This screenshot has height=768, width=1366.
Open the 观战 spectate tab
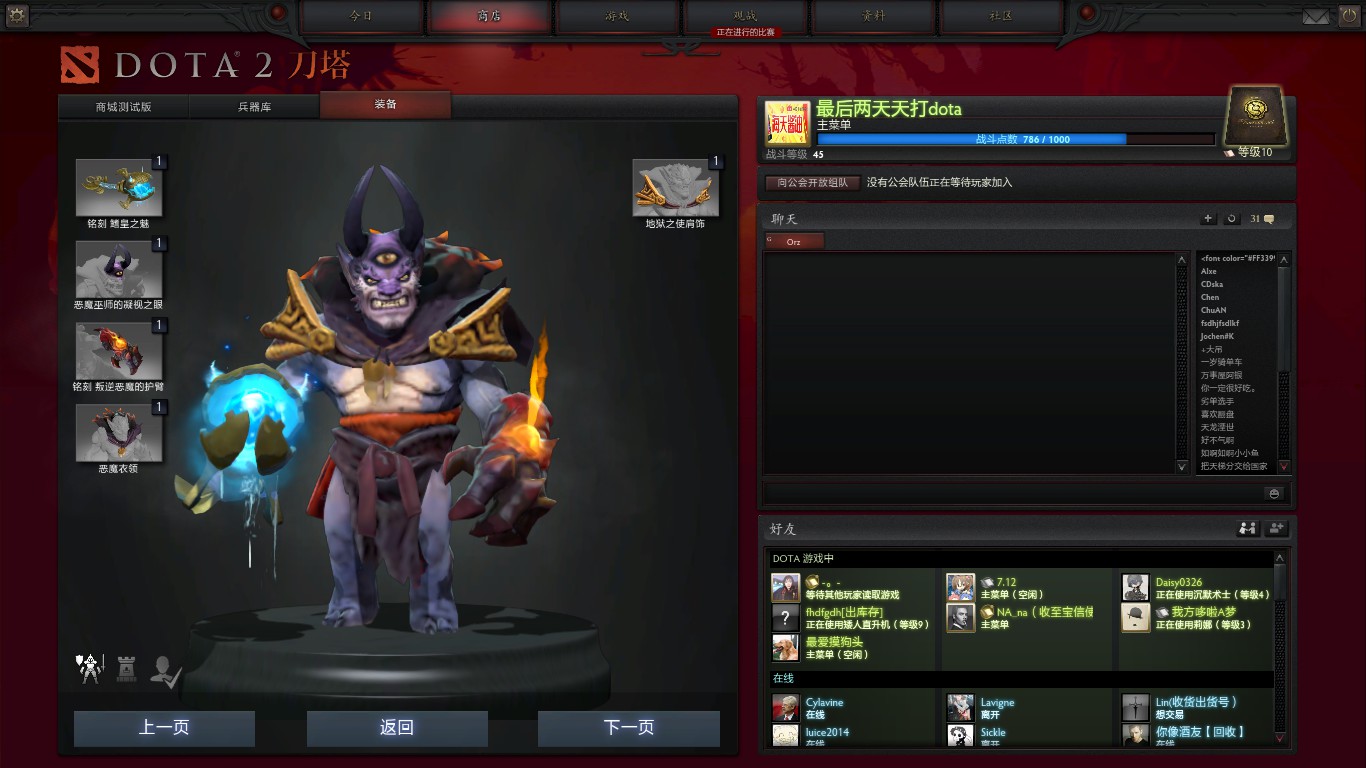coord(745,16)
